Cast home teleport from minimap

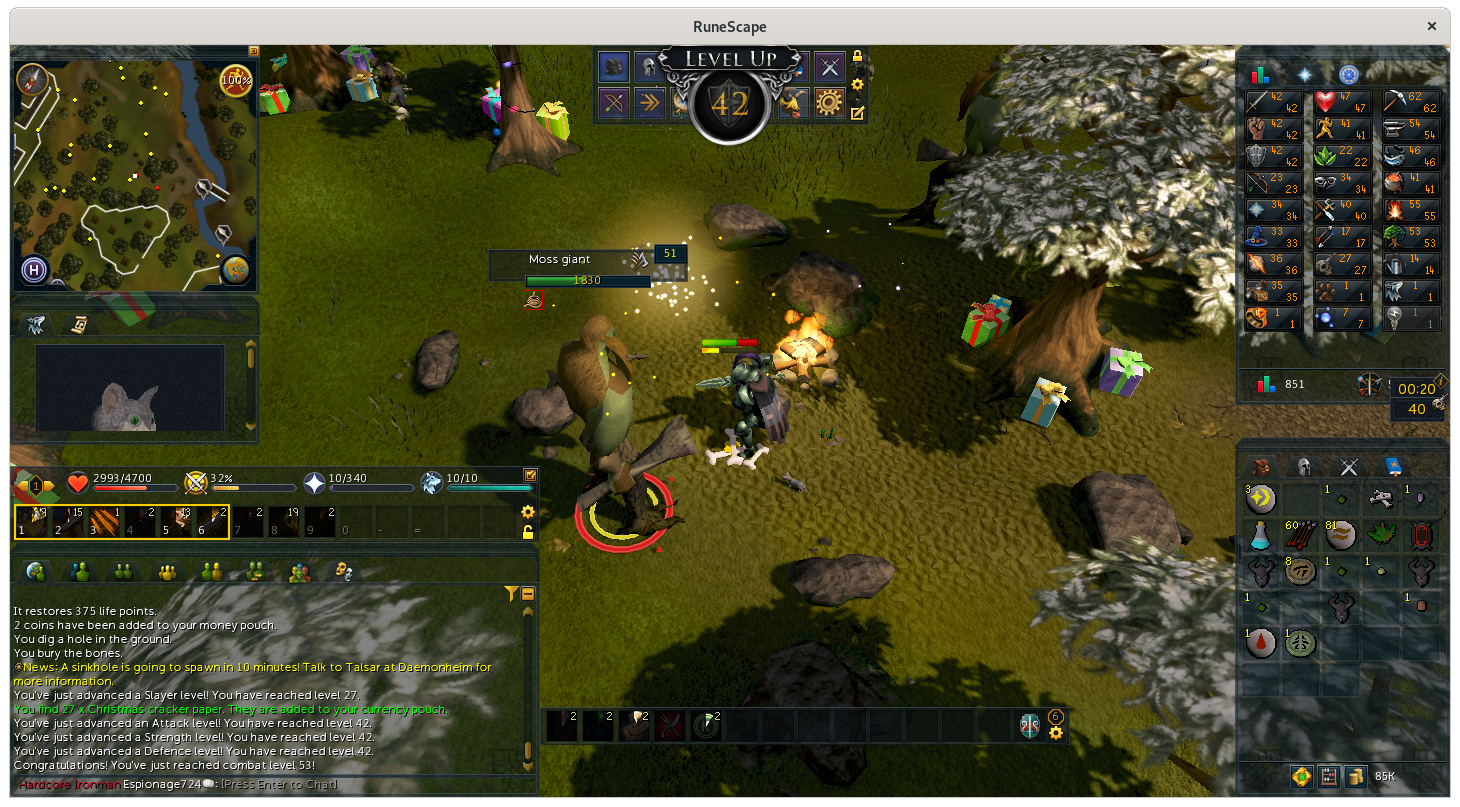33,270
